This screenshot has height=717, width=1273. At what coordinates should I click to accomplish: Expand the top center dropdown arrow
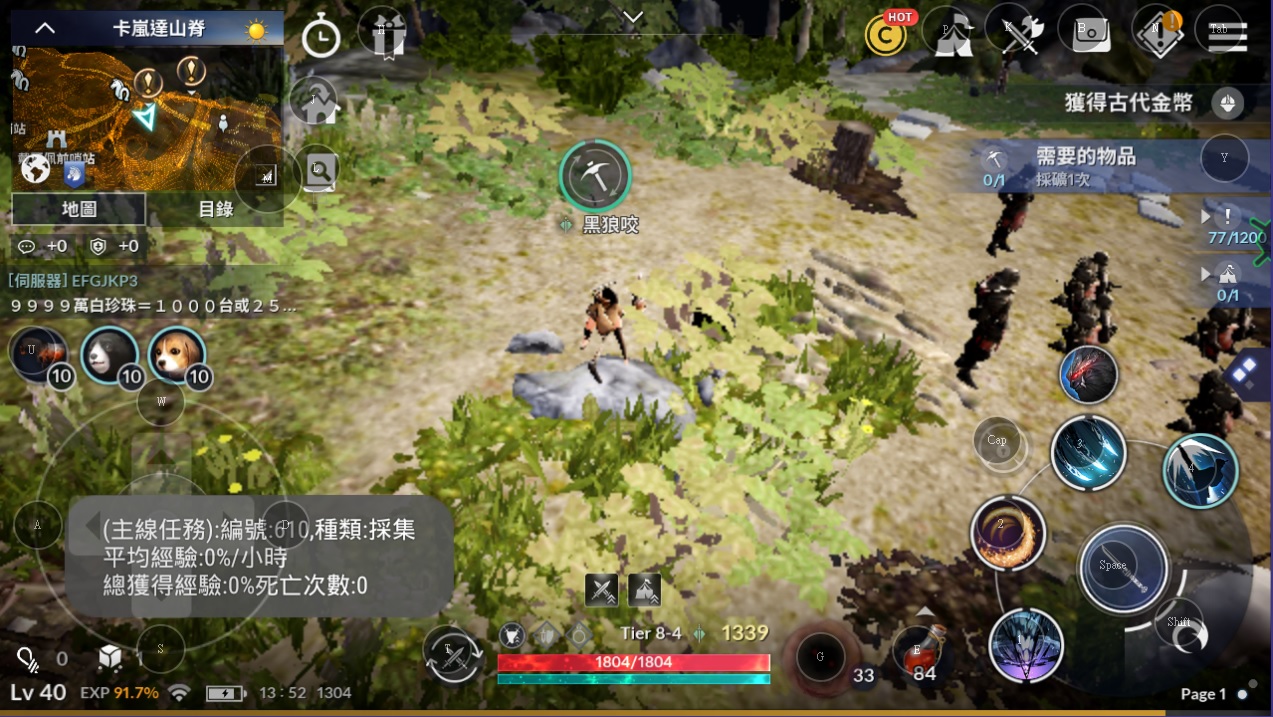pyautogui.click(x=632, y=17)
